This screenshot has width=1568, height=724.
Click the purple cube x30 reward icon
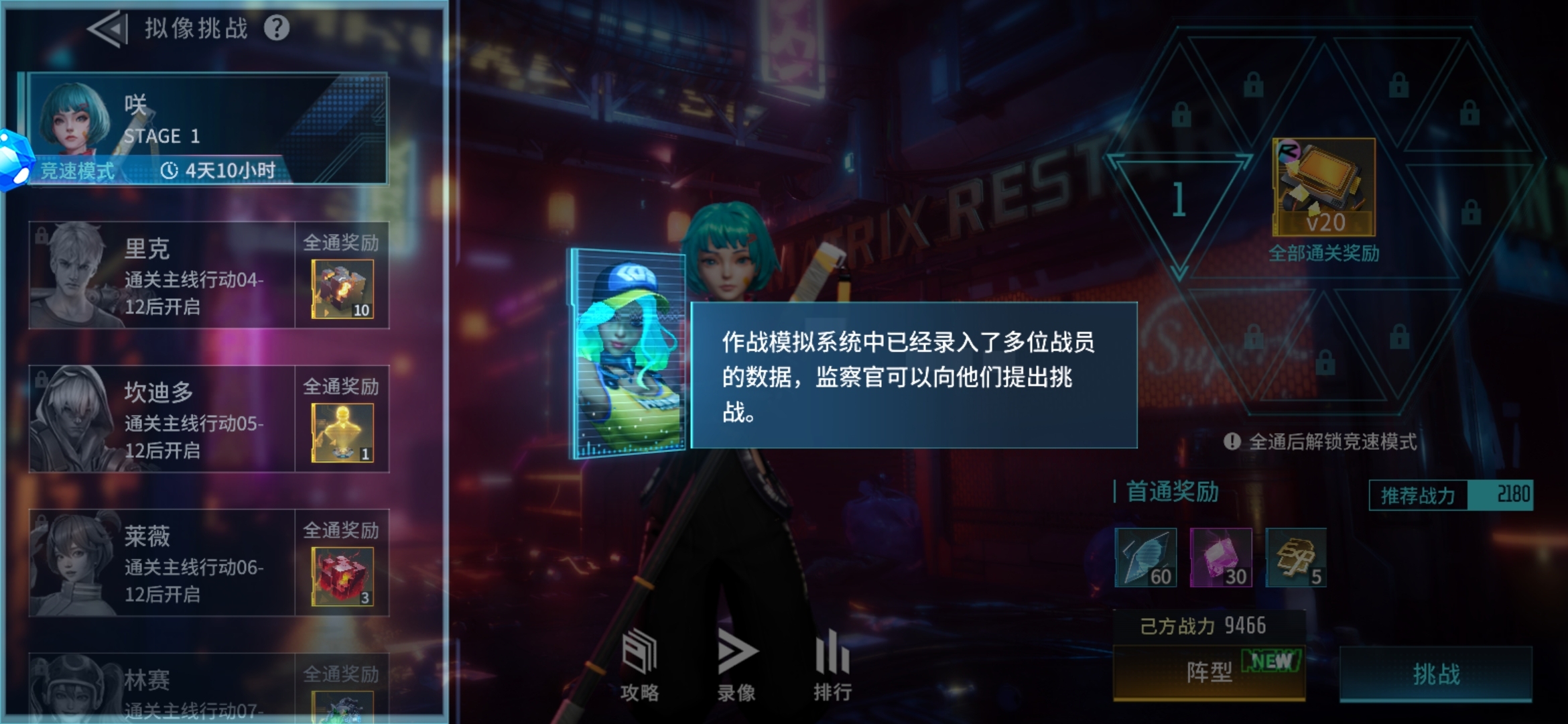(1221, 557)
